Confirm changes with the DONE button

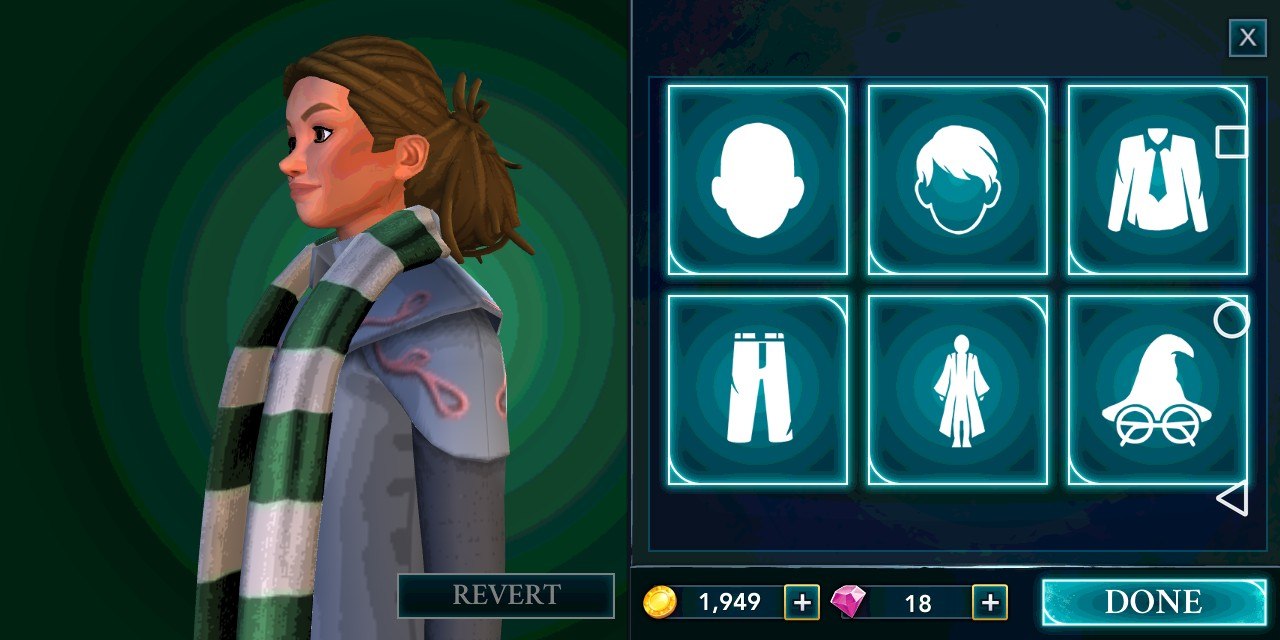pyautogui.click(x=1152, y=602)
